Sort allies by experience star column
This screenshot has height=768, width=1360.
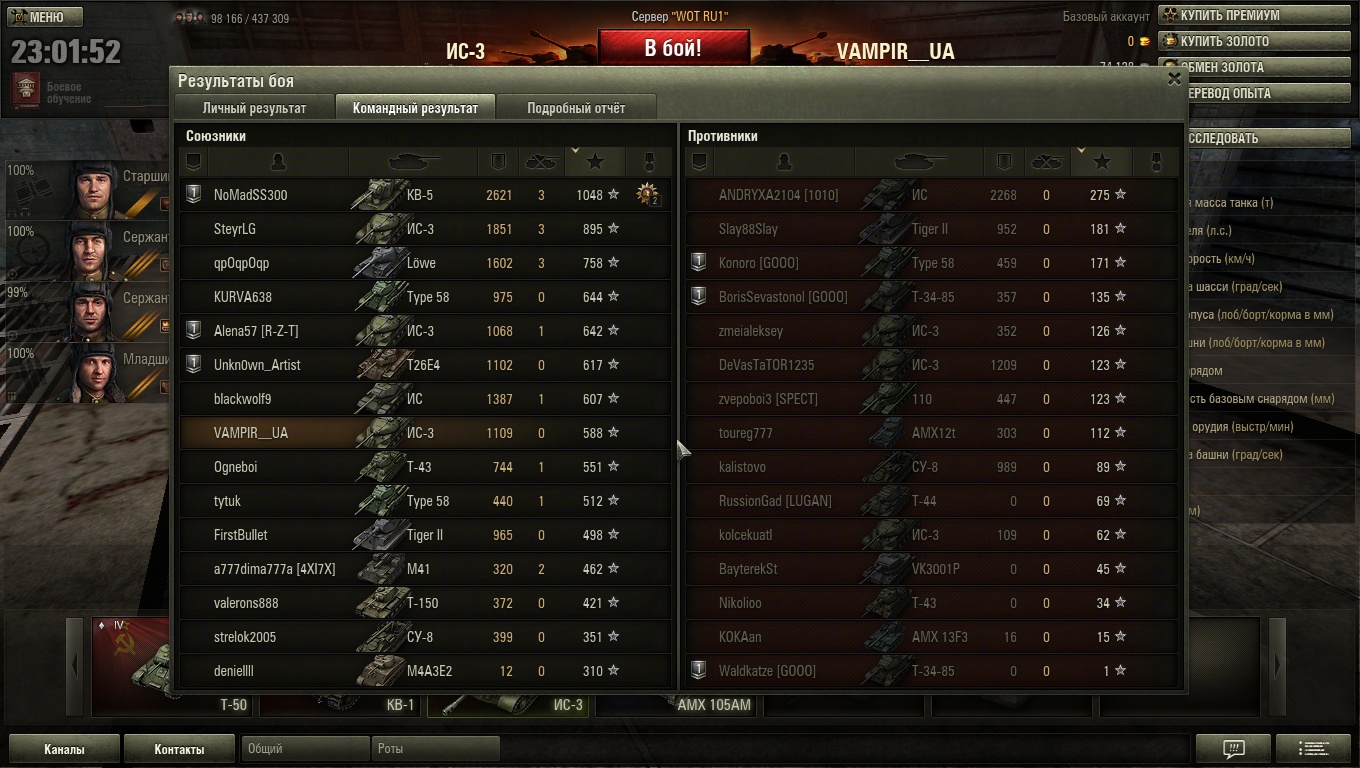pyautogui.click(x=595, y=161)
